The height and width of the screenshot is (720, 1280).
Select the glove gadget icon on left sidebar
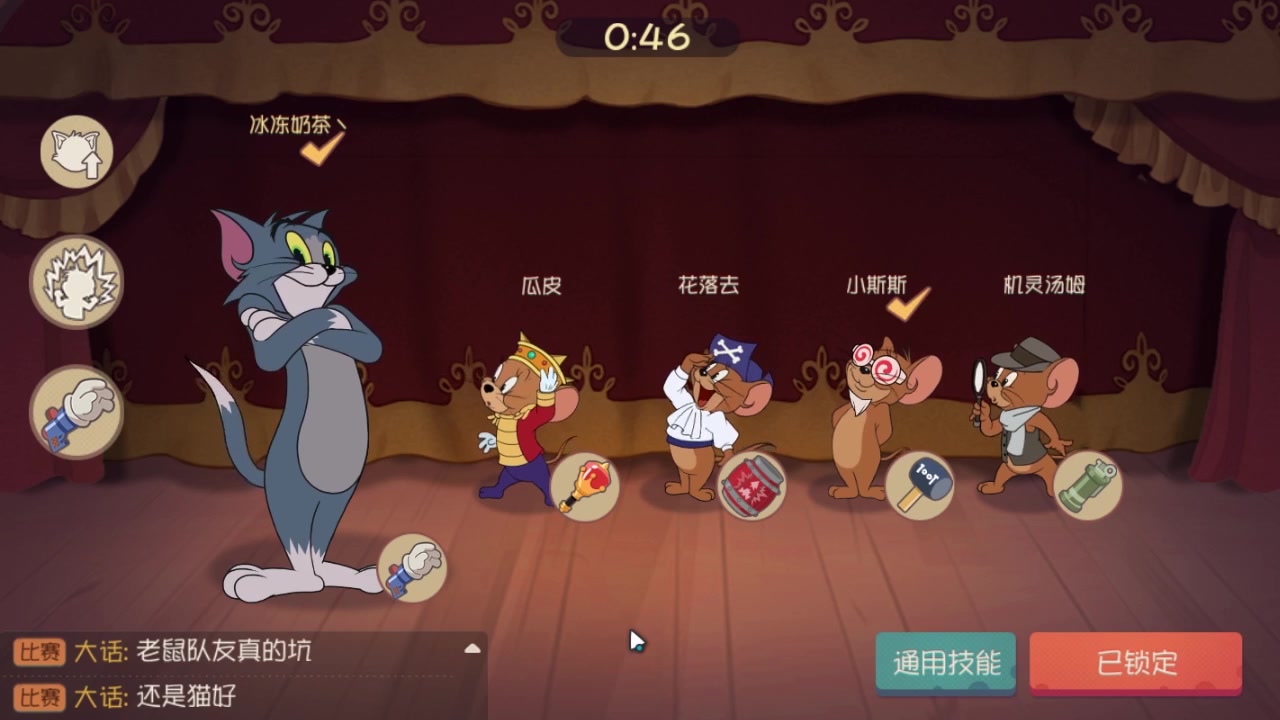77,411
